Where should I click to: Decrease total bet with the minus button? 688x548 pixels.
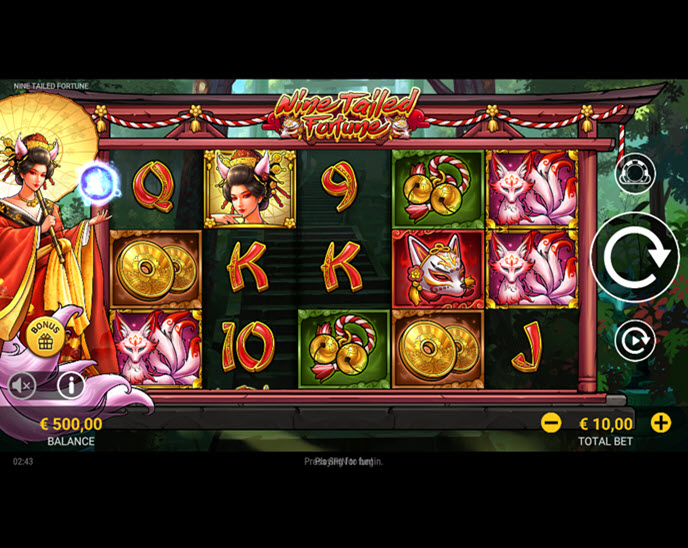click(x=551, y=422)
